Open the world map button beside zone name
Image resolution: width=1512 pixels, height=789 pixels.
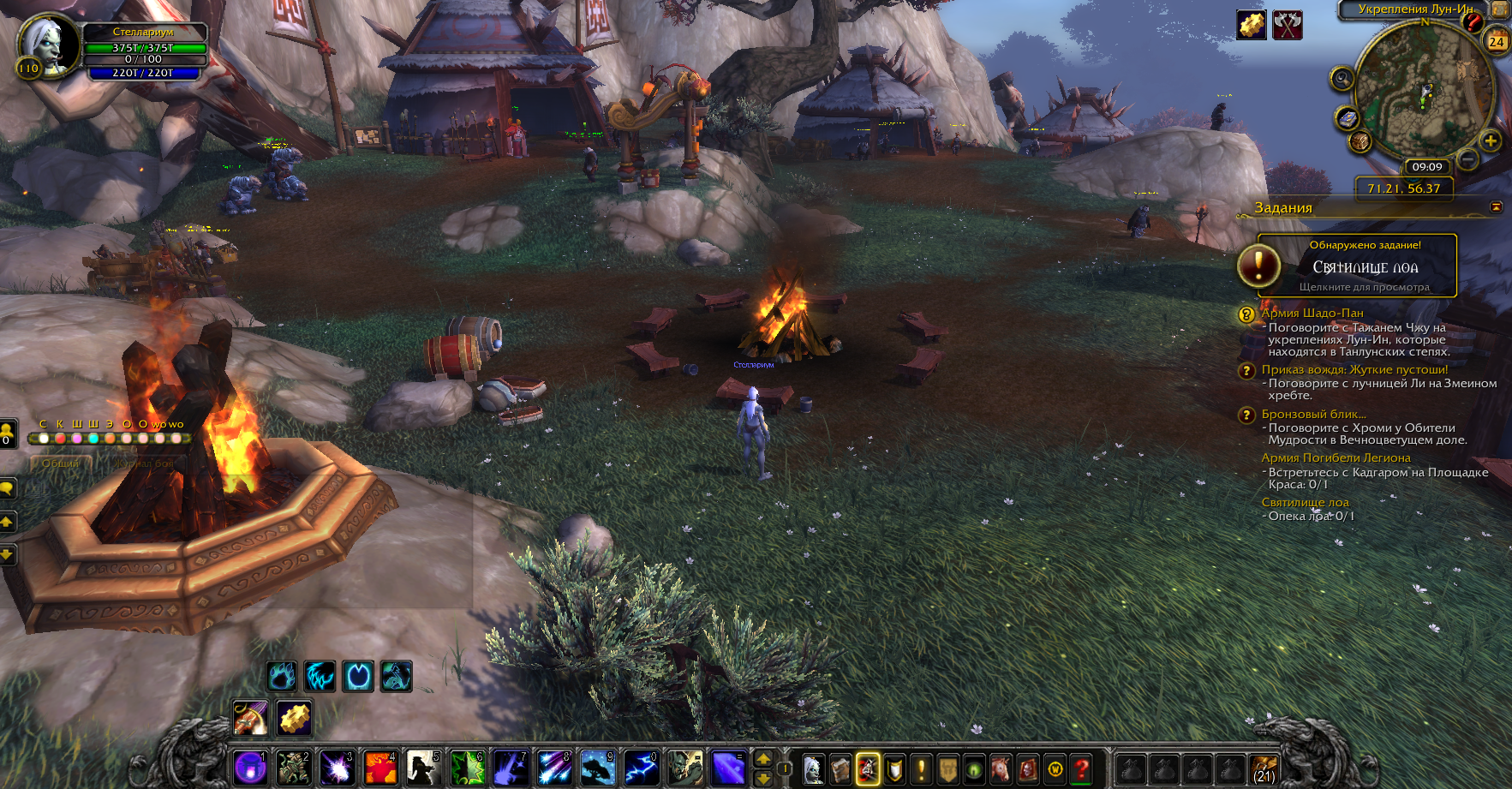point(1500,9)
